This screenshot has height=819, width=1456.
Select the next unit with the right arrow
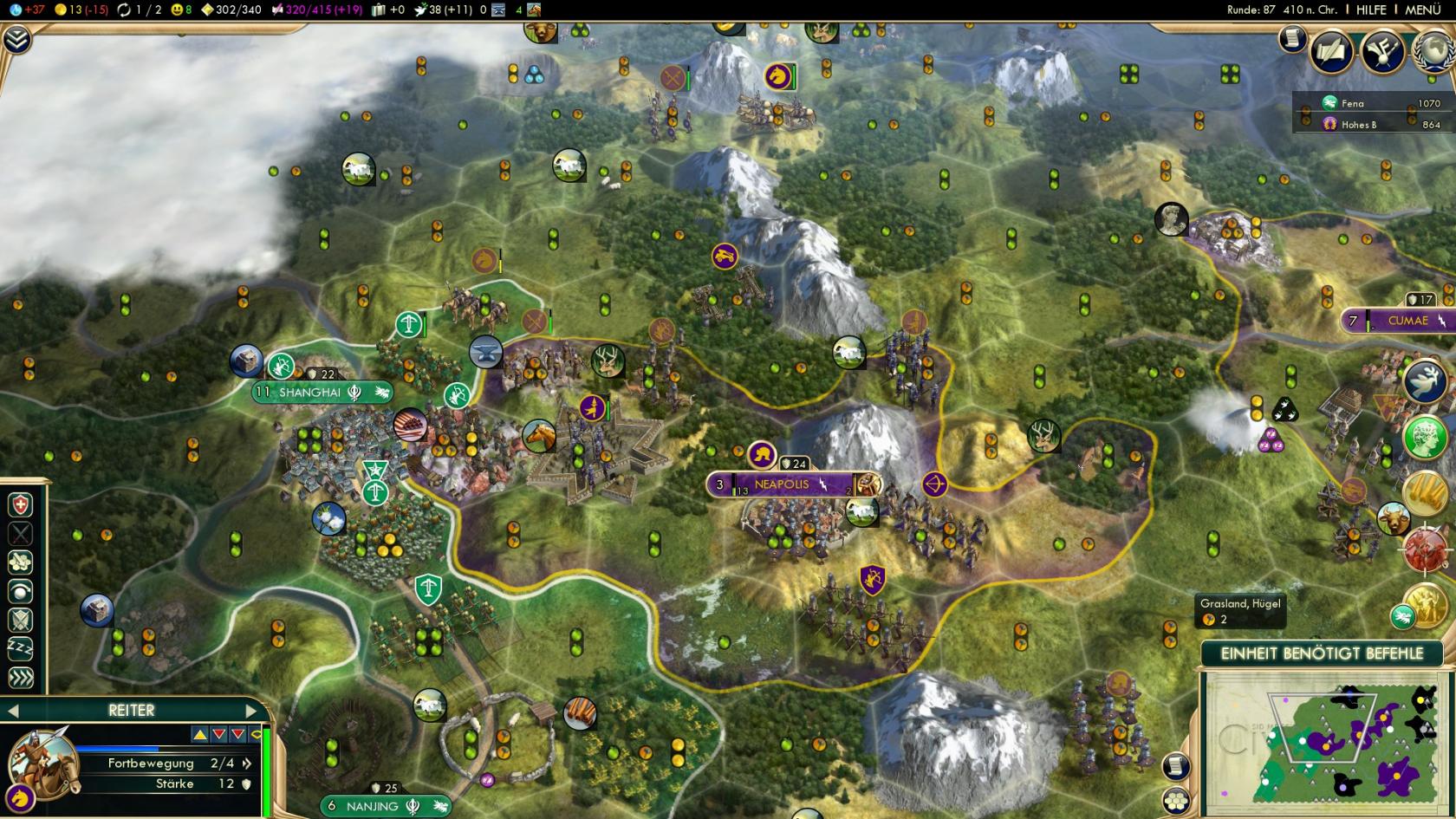251,711
